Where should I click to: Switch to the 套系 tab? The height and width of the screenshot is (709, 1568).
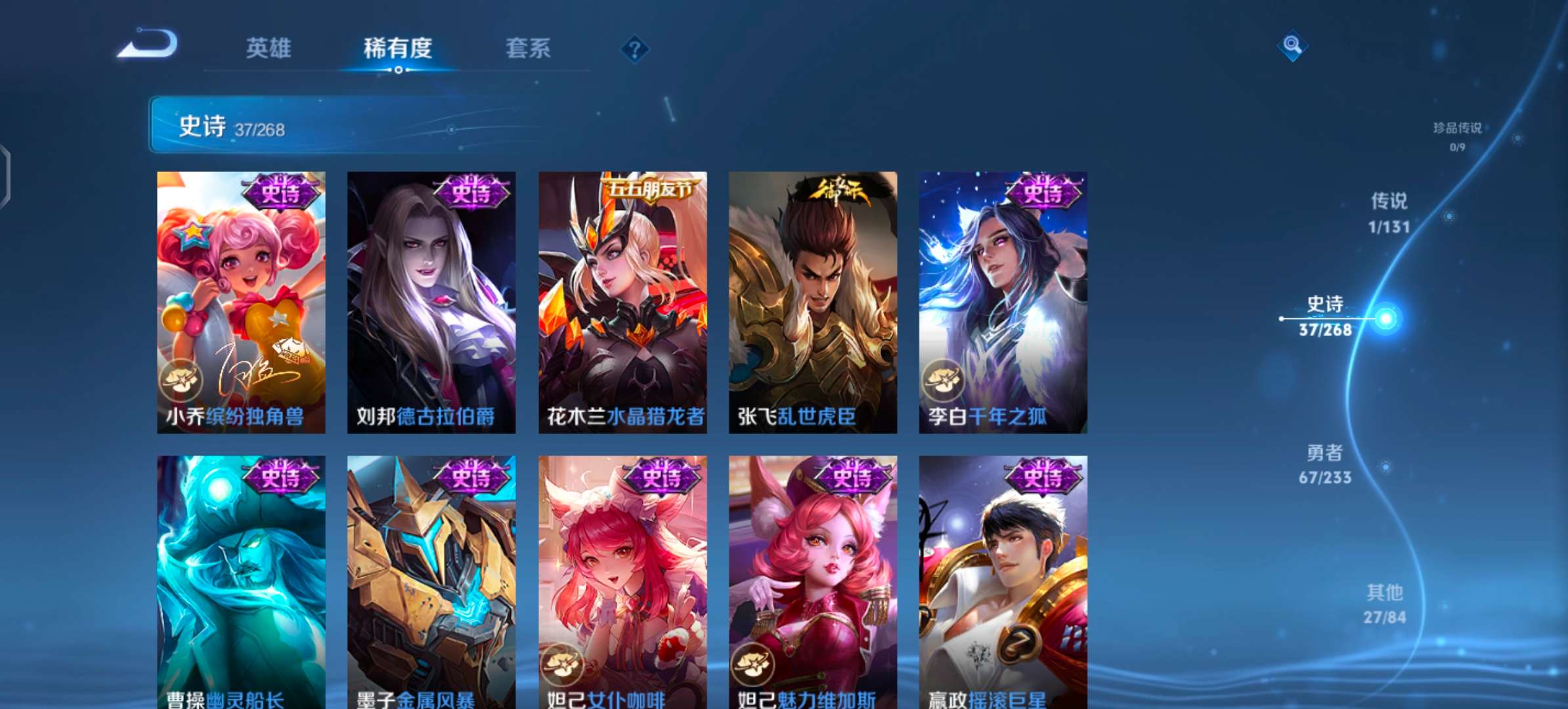[529, 48]
